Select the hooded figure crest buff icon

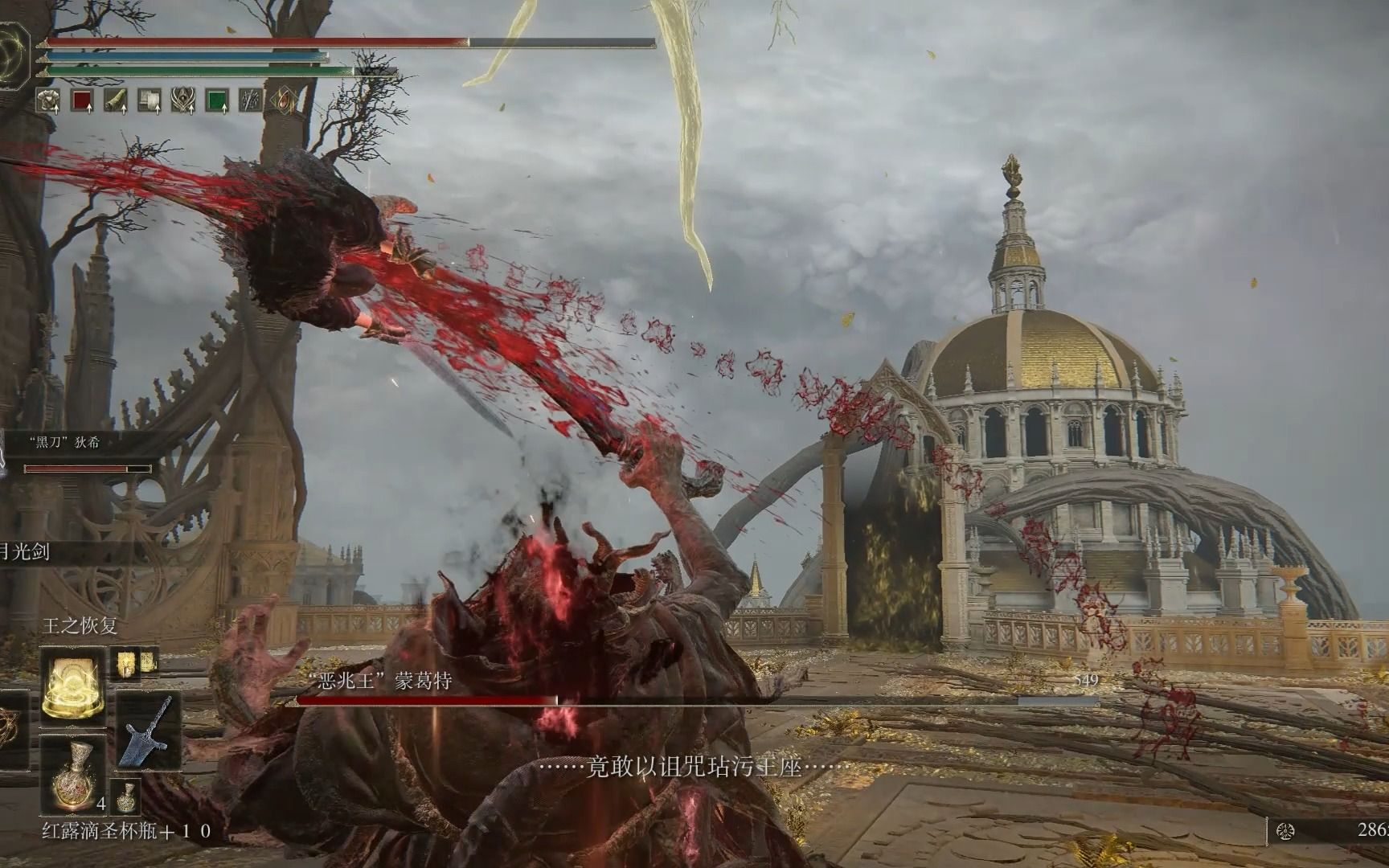tap(184, 100)
